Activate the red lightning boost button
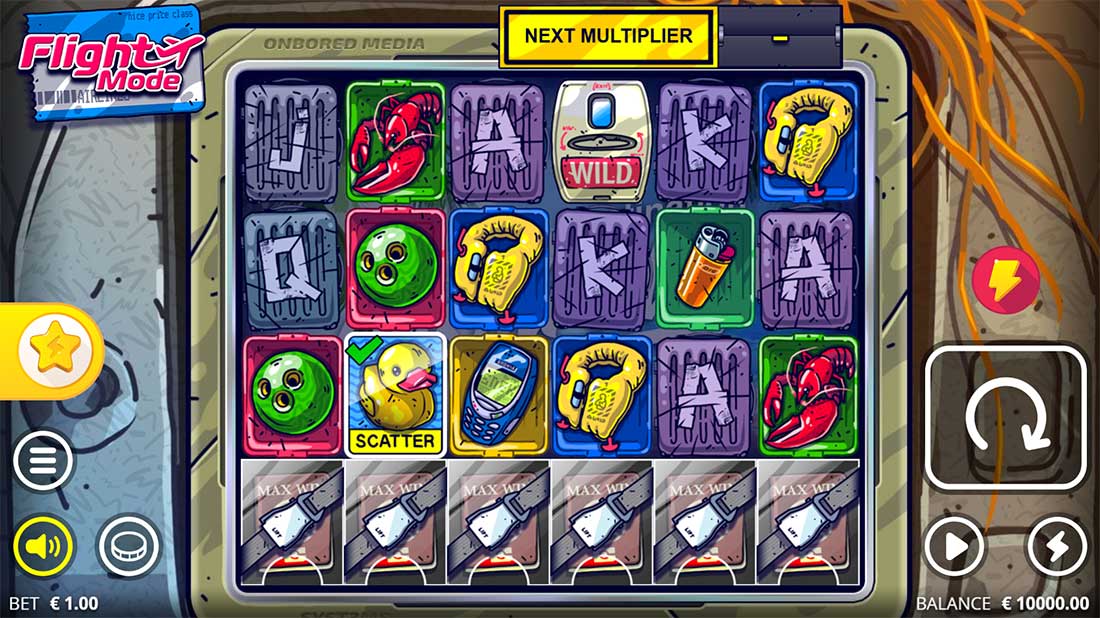 click(x=1005, y=282)
